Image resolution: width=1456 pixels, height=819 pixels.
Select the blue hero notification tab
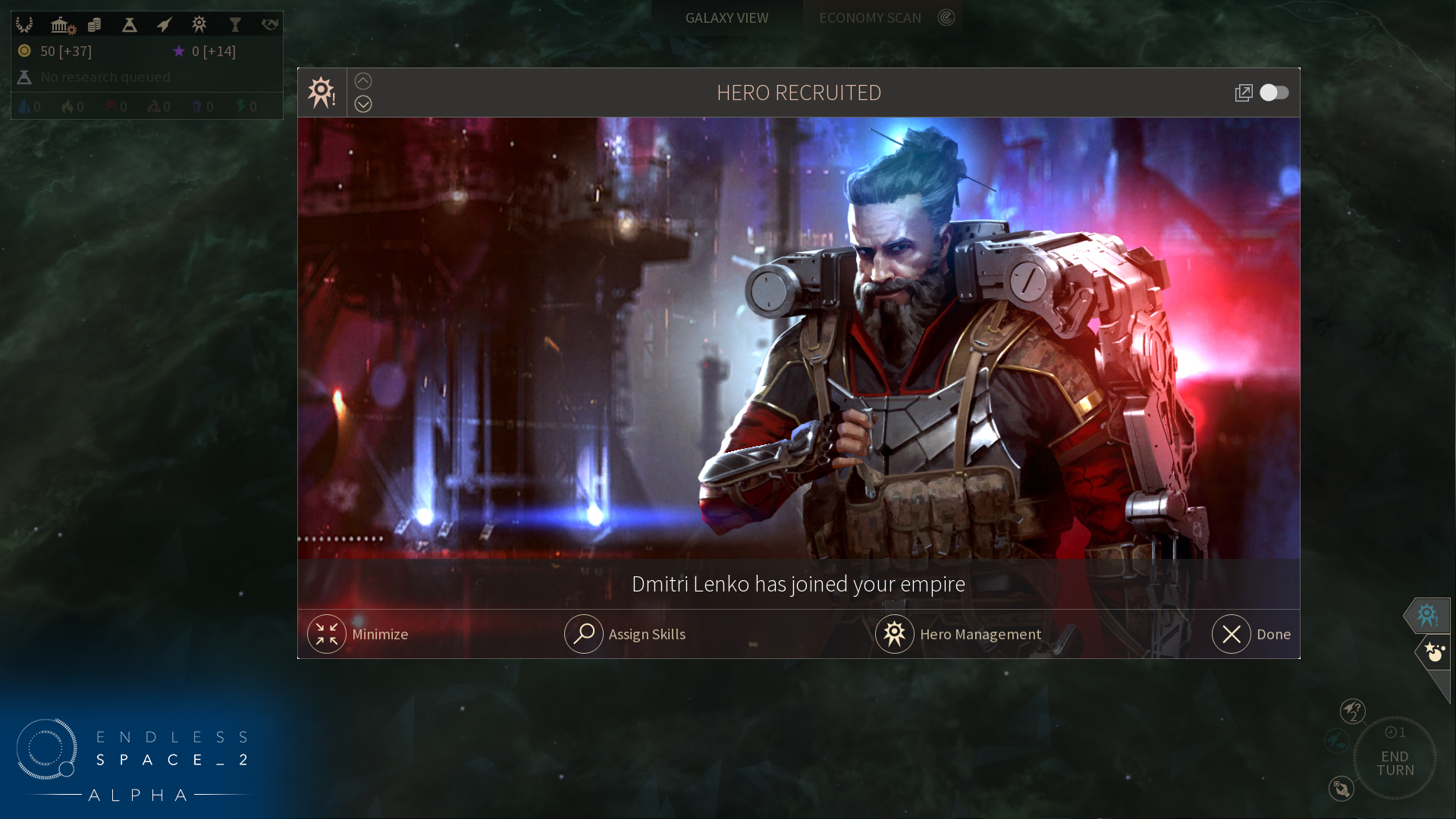(x=1427, y=615)
